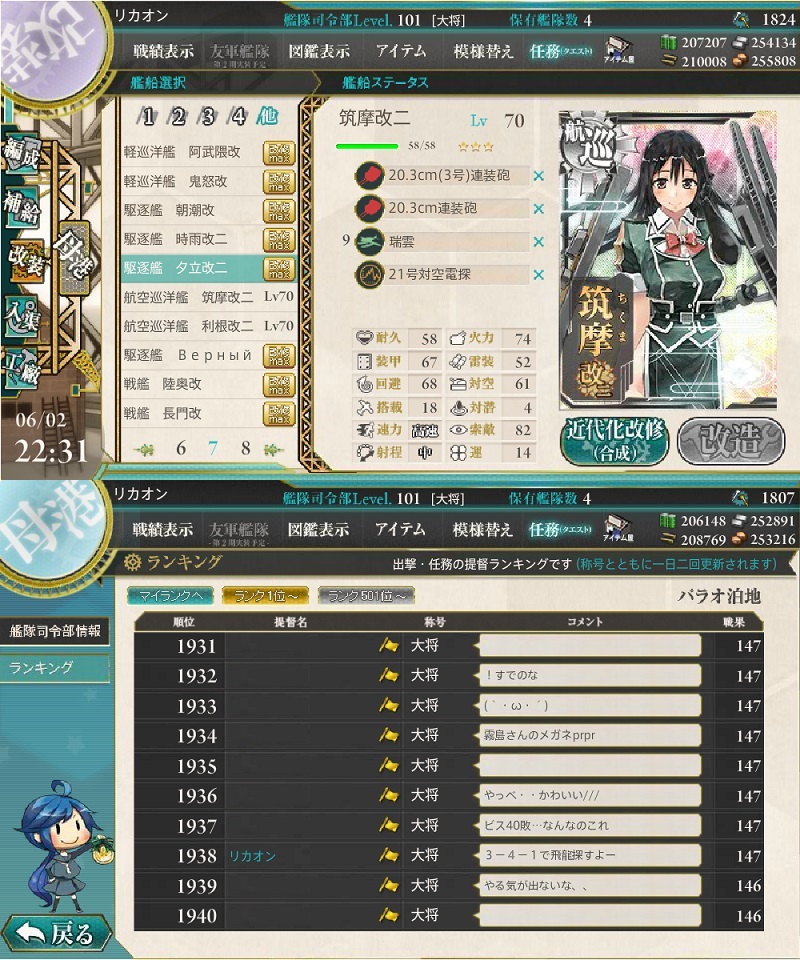Open 艦隊司令部情報 headquarters info
The width and height of the screenshot is (800, 960).
click(x=55, y=630)
